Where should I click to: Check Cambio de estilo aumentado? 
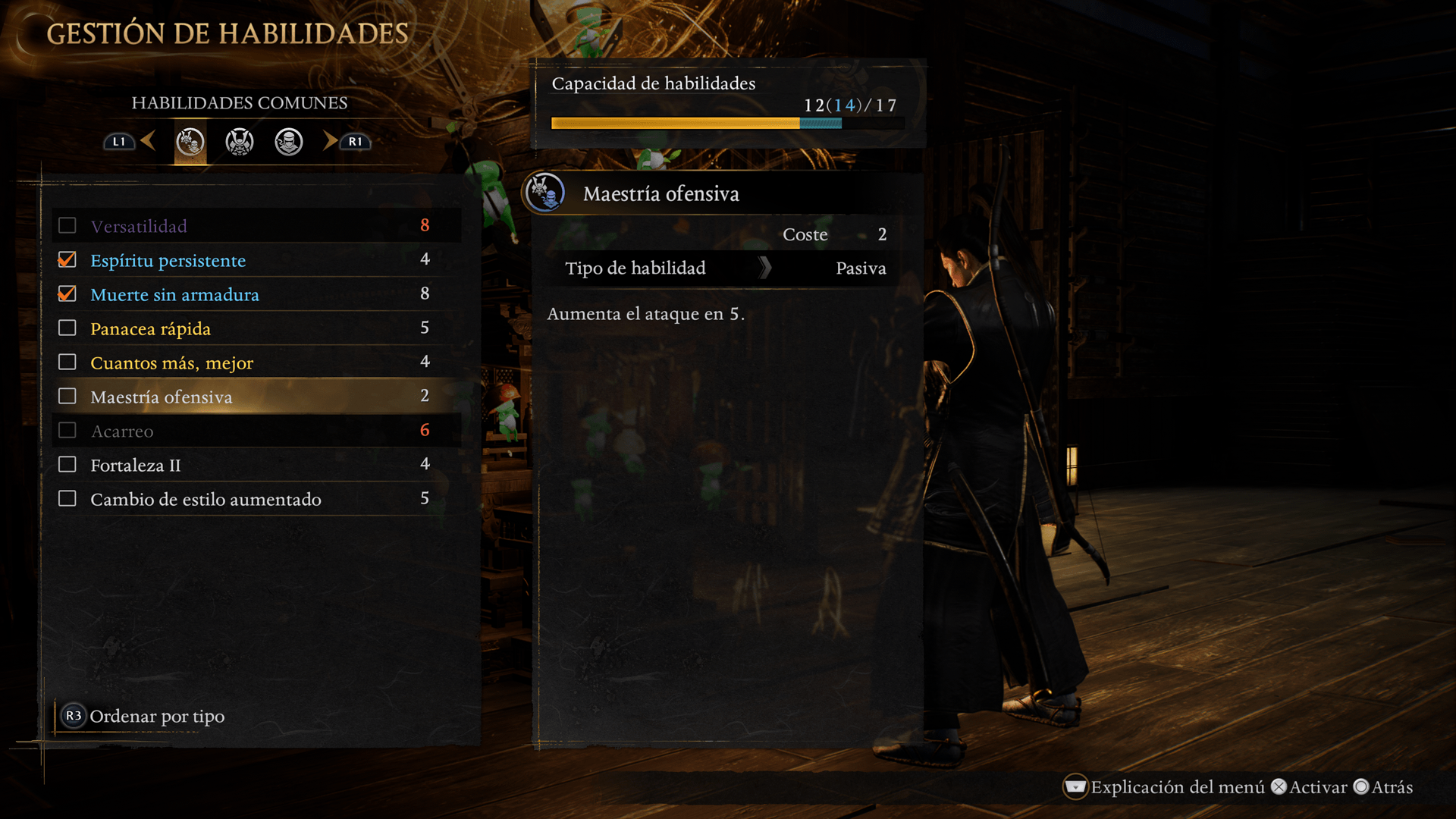(67, 499)
